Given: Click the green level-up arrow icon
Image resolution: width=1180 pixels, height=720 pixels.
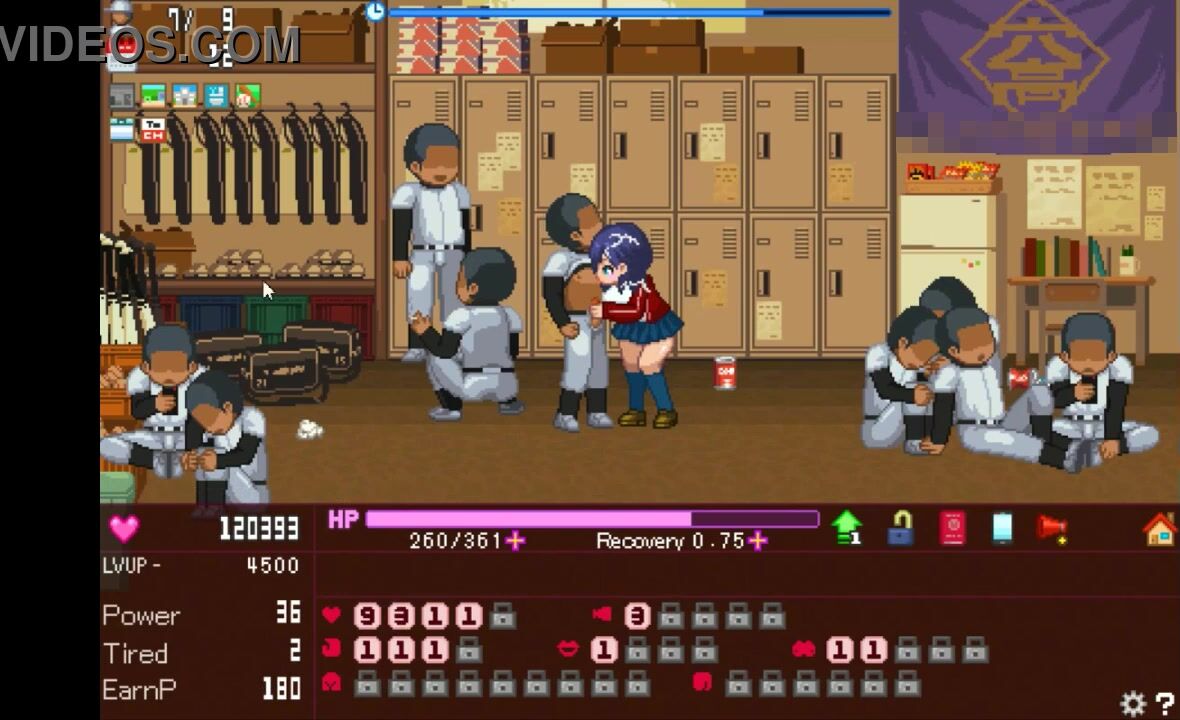Looking at the screenshot, I should point(847,527).
